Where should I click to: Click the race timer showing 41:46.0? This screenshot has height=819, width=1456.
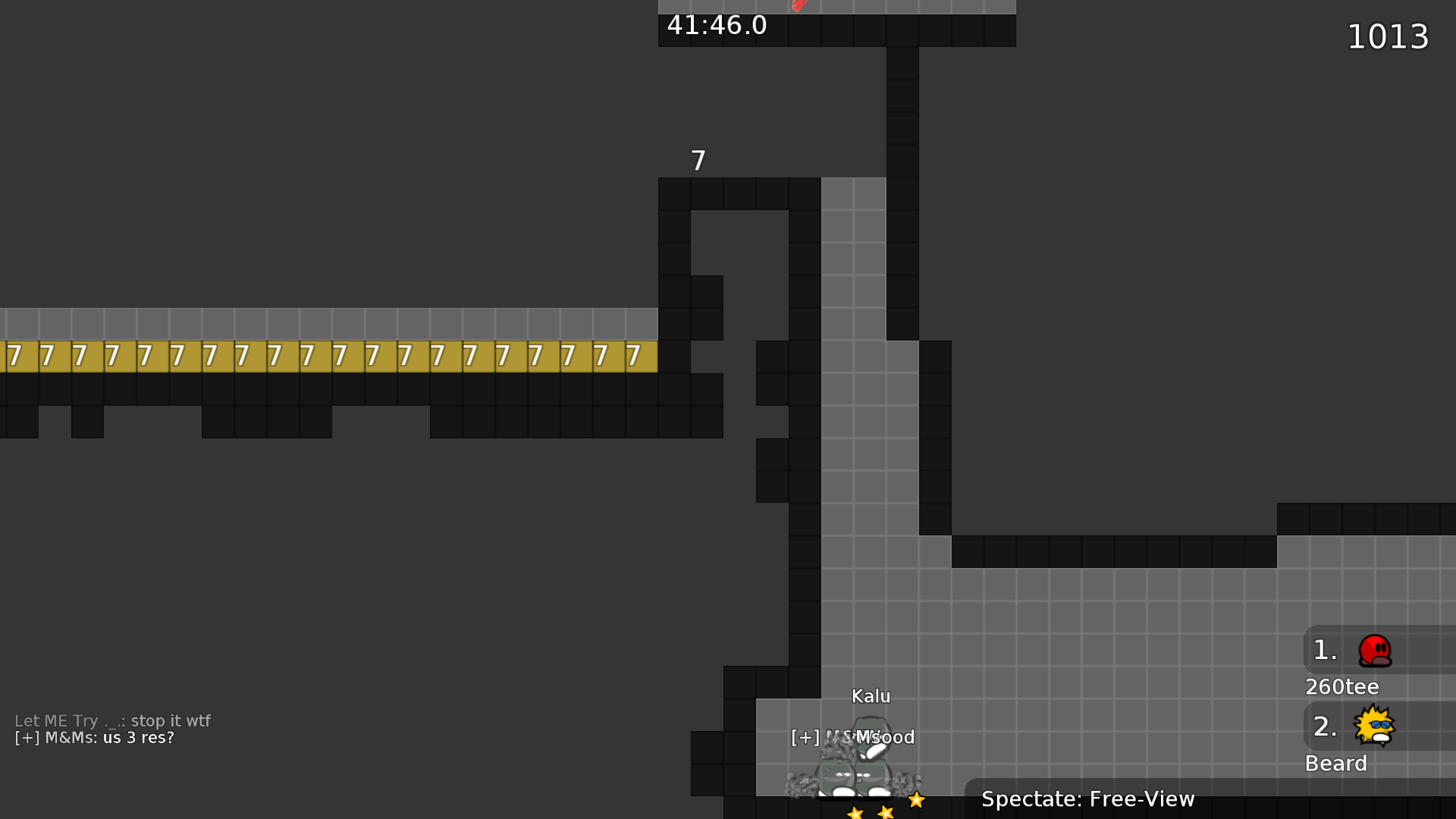[x=715, y=25]
